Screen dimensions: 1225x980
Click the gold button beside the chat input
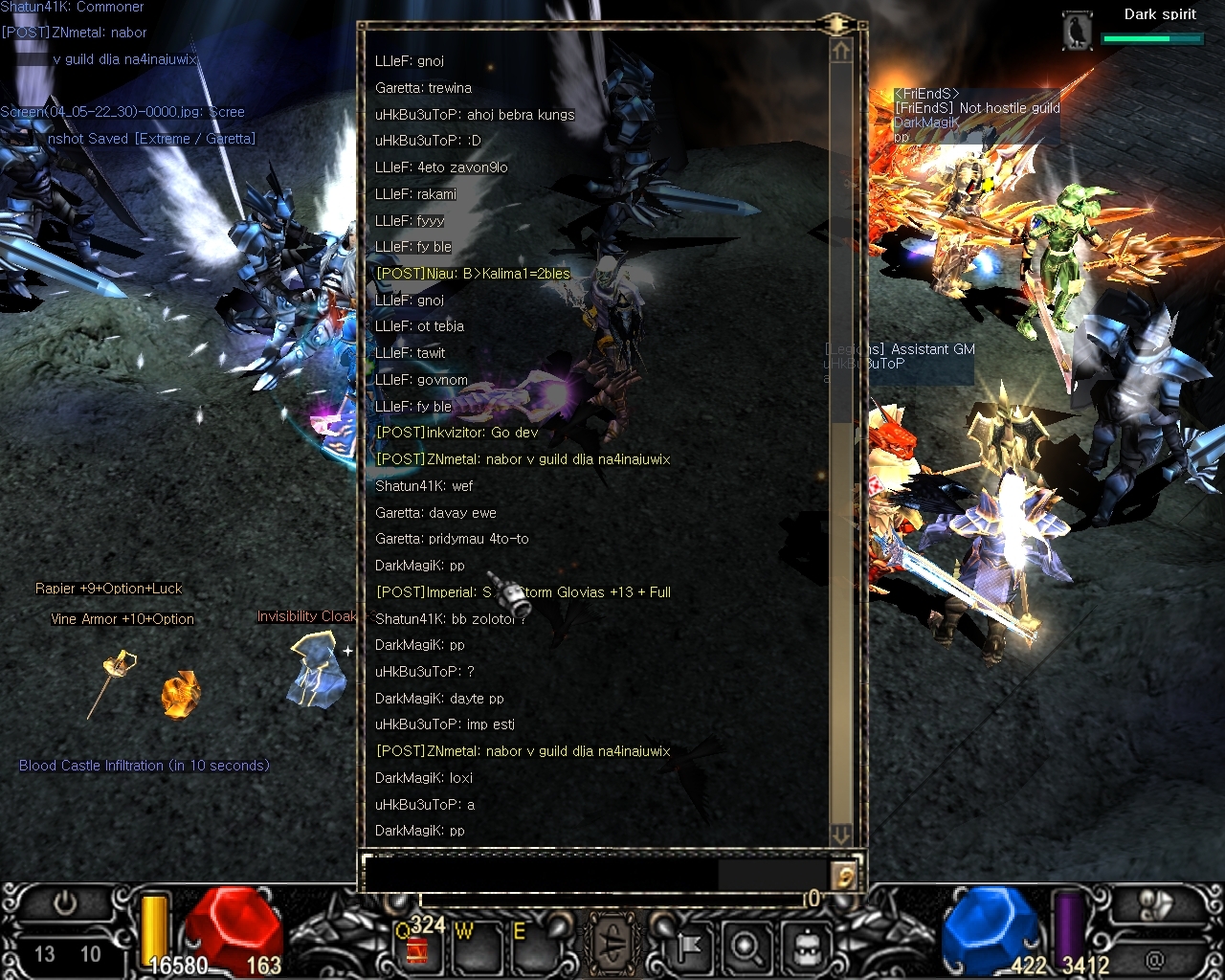[844, 875]
